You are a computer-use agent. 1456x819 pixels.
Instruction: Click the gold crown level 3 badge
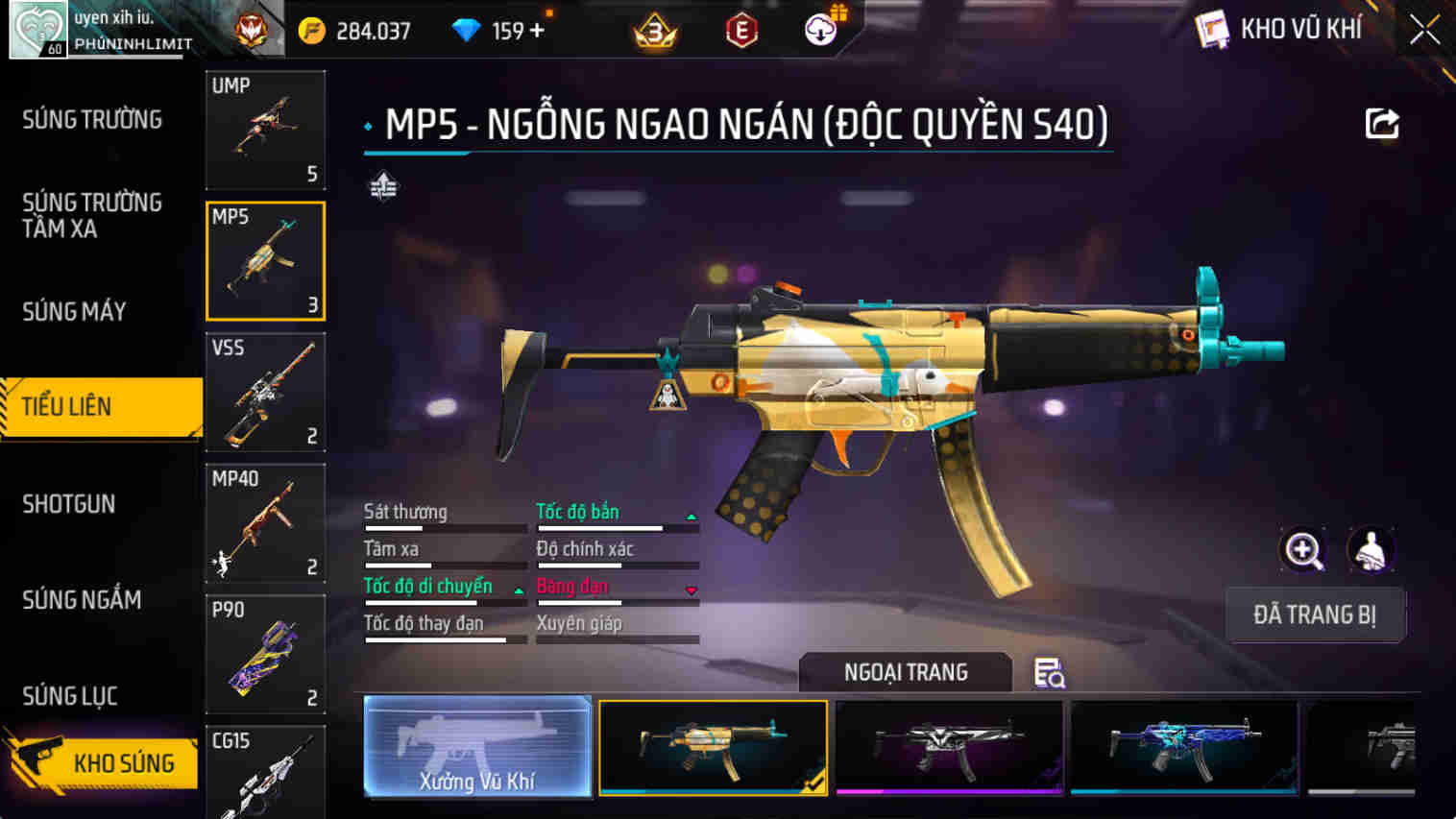click(x=654, y=29)
